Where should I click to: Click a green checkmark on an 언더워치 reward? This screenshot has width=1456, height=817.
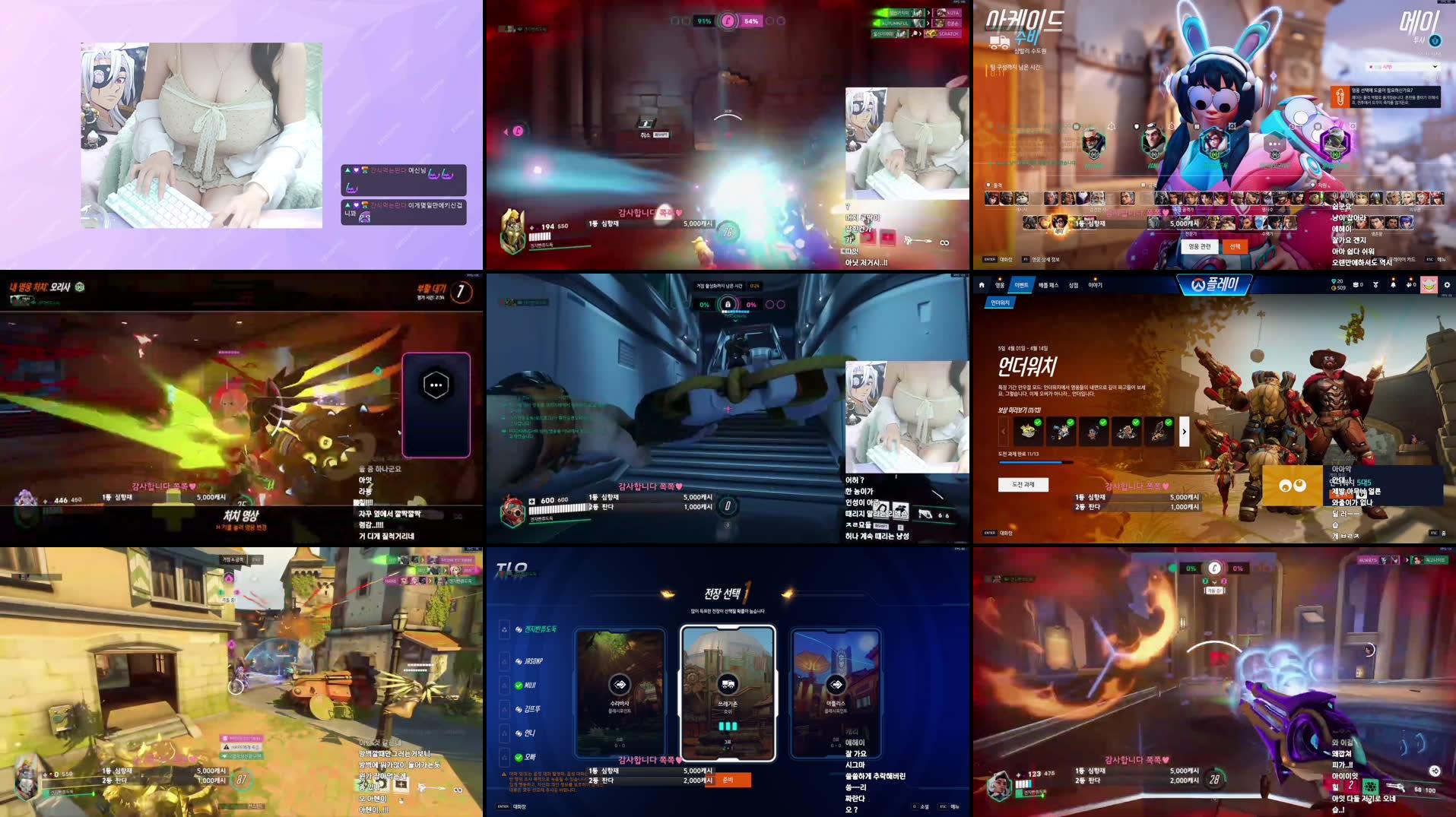tap(1038, 423)
